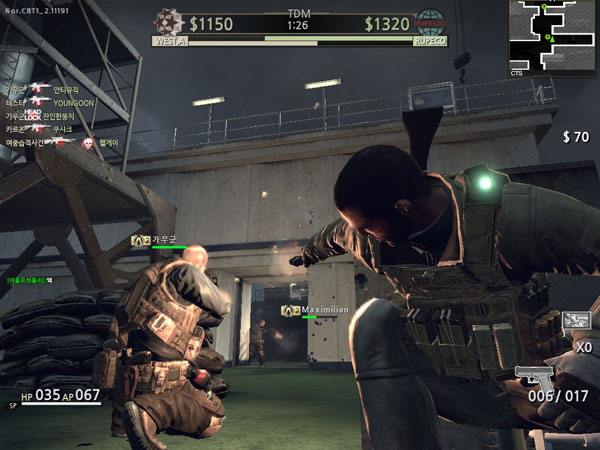Choose the item icon marked X0
Image resolution: width=600 pixels, height=450 pixels.
point(575,322)
